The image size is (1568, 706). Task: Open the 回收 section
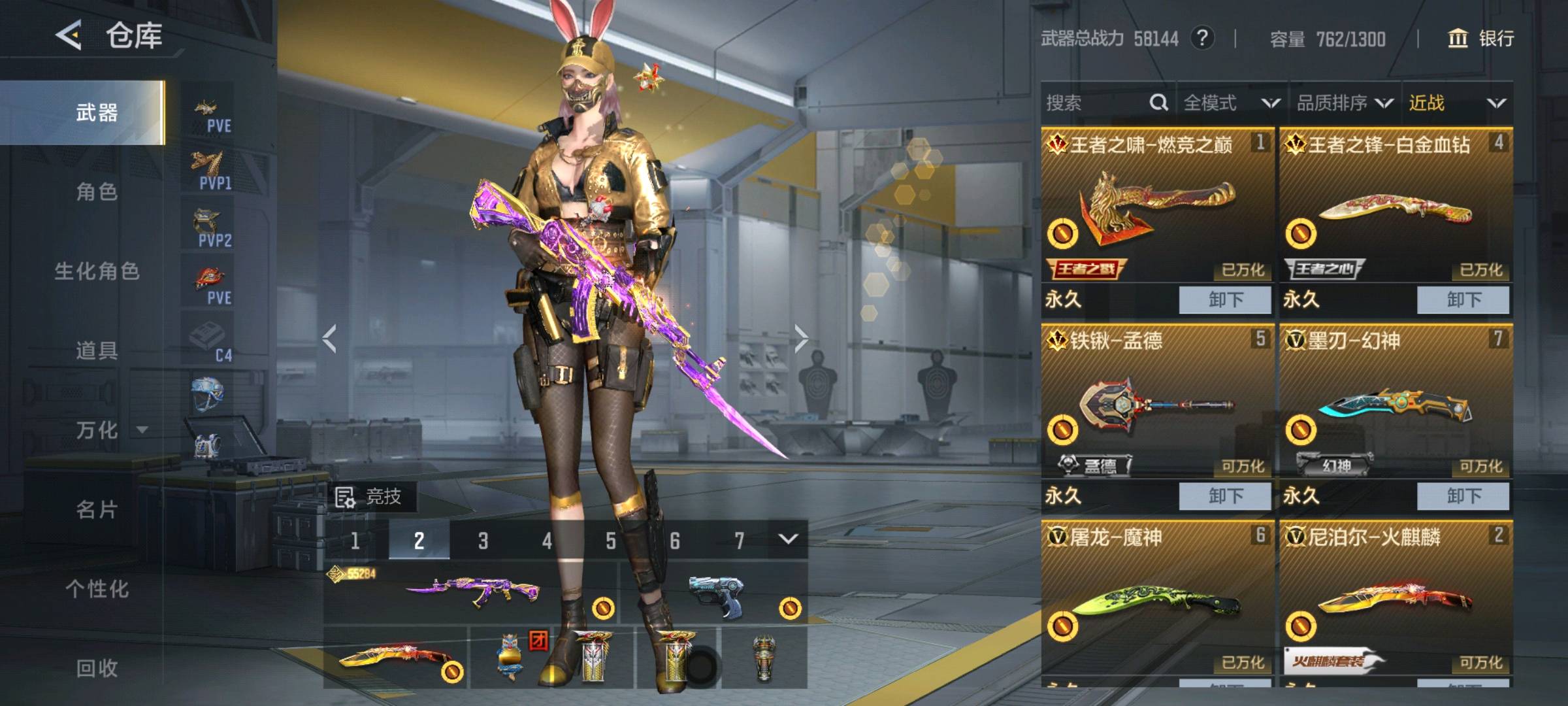pyautogui.click(x=97, y=668)
